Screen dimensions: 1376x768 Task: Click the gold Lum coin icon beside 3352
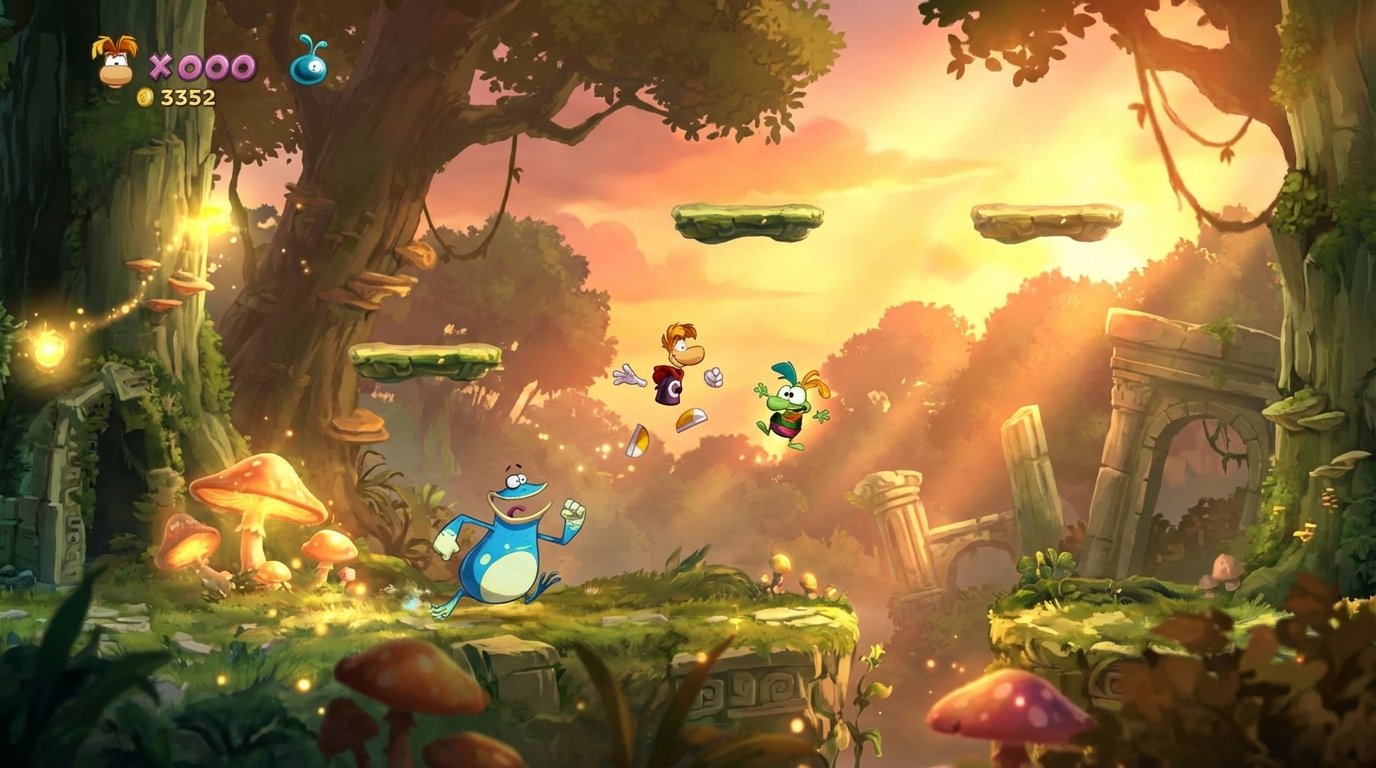coord(144,98)
